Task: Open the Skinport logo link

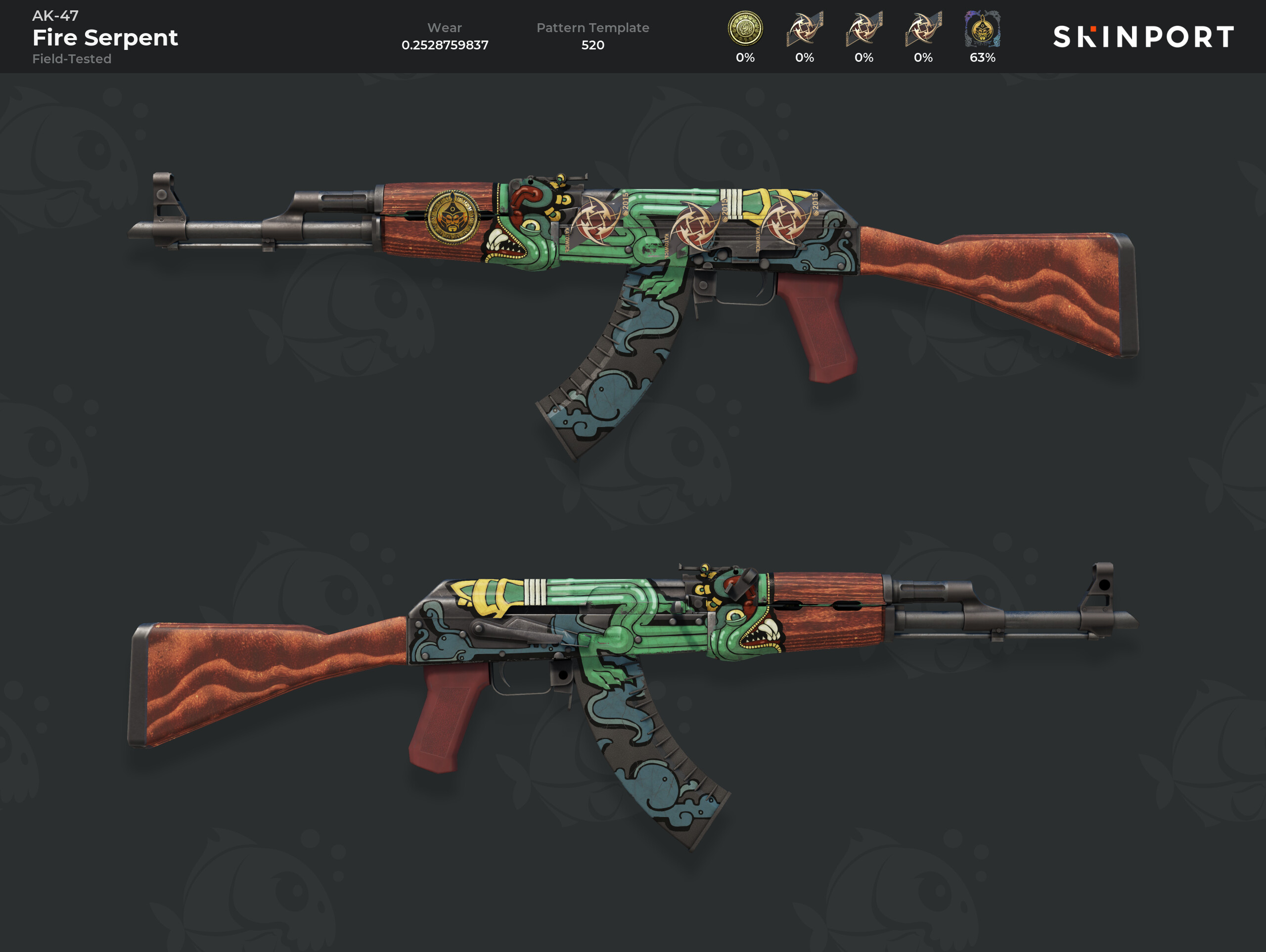Action: pos(1143,37)
